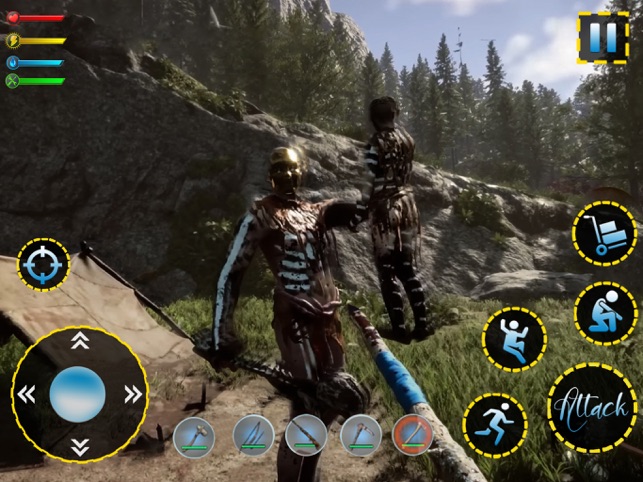This screenshot has height=482, width=643.
Task: Activate the sprint running-figure button
Action: 494,424
